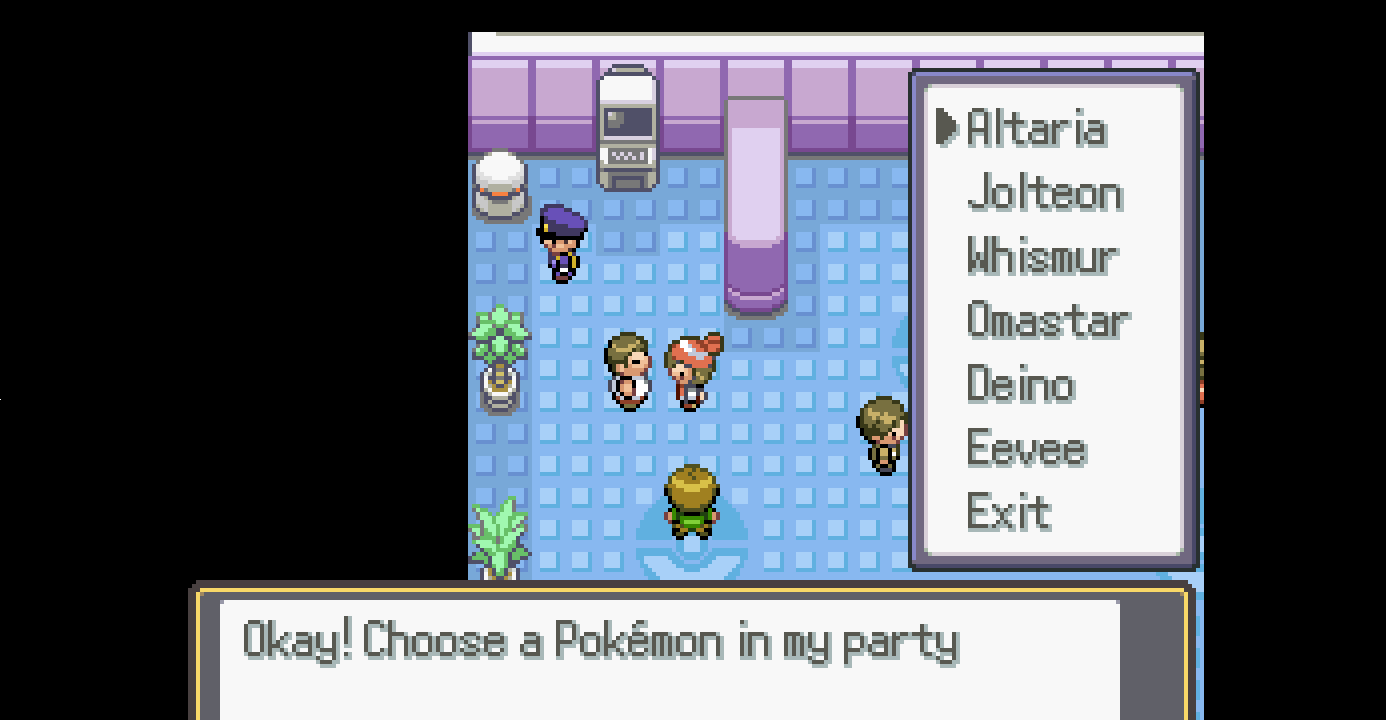Pick Eevee in the Pokémon list
The height and width of the screenshot is (720, 1386).
[1026, 449]
